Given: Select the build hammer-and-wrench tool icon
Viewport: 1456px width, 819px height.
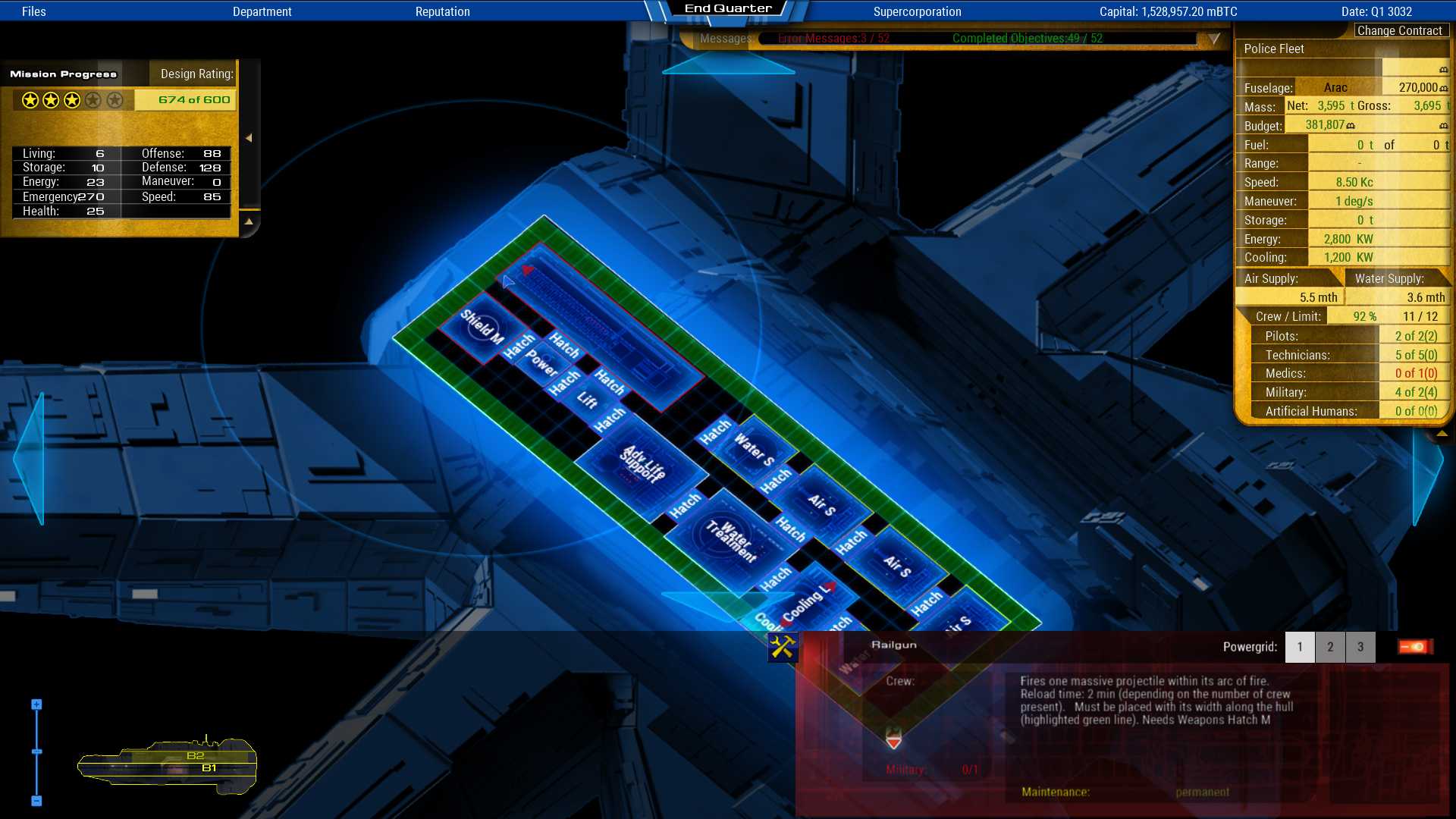Looking at the screenshot, I should pyautogui.click(x=782, y=648).
